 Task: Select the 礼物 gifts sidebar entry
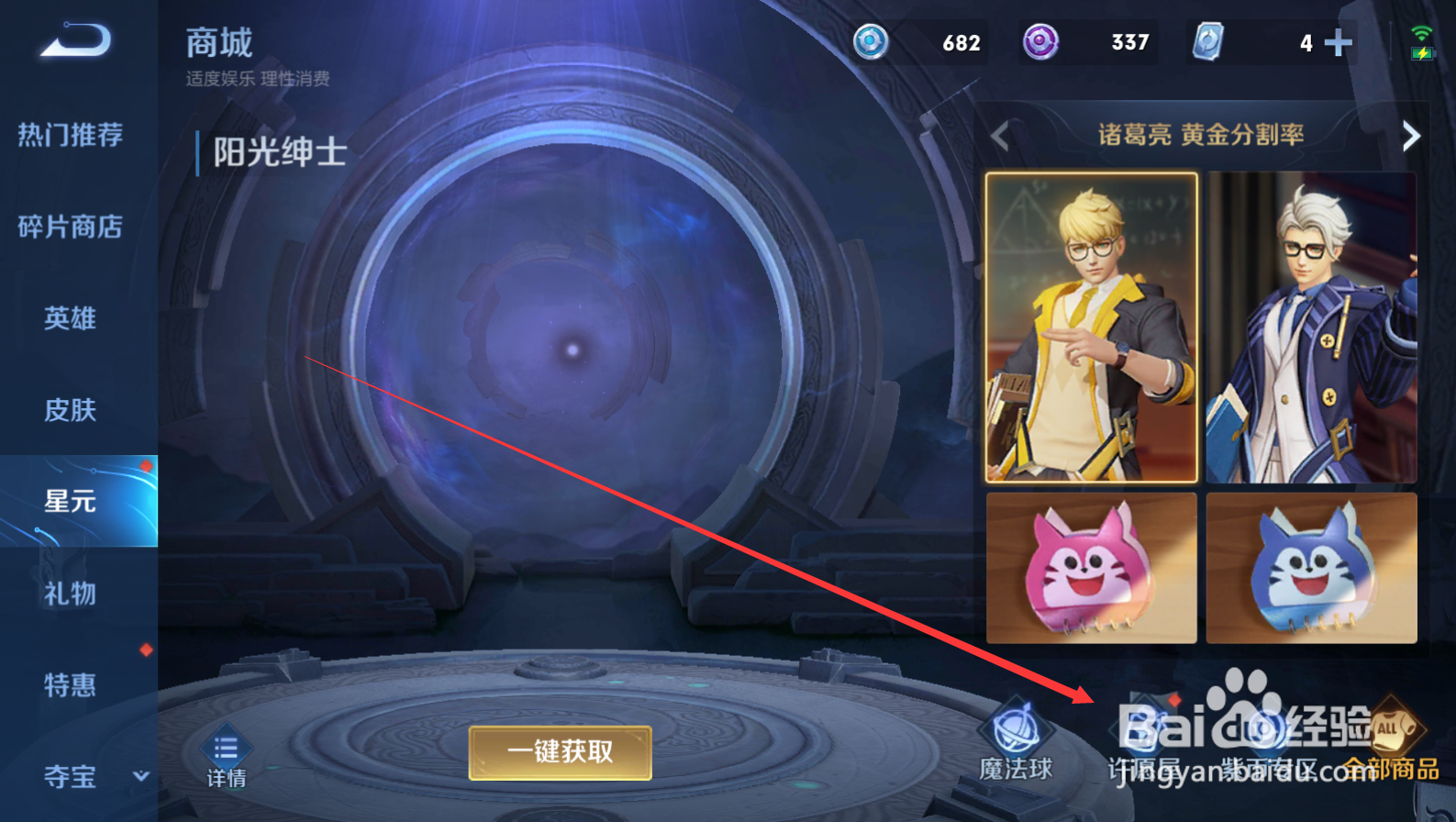point(69,594)
